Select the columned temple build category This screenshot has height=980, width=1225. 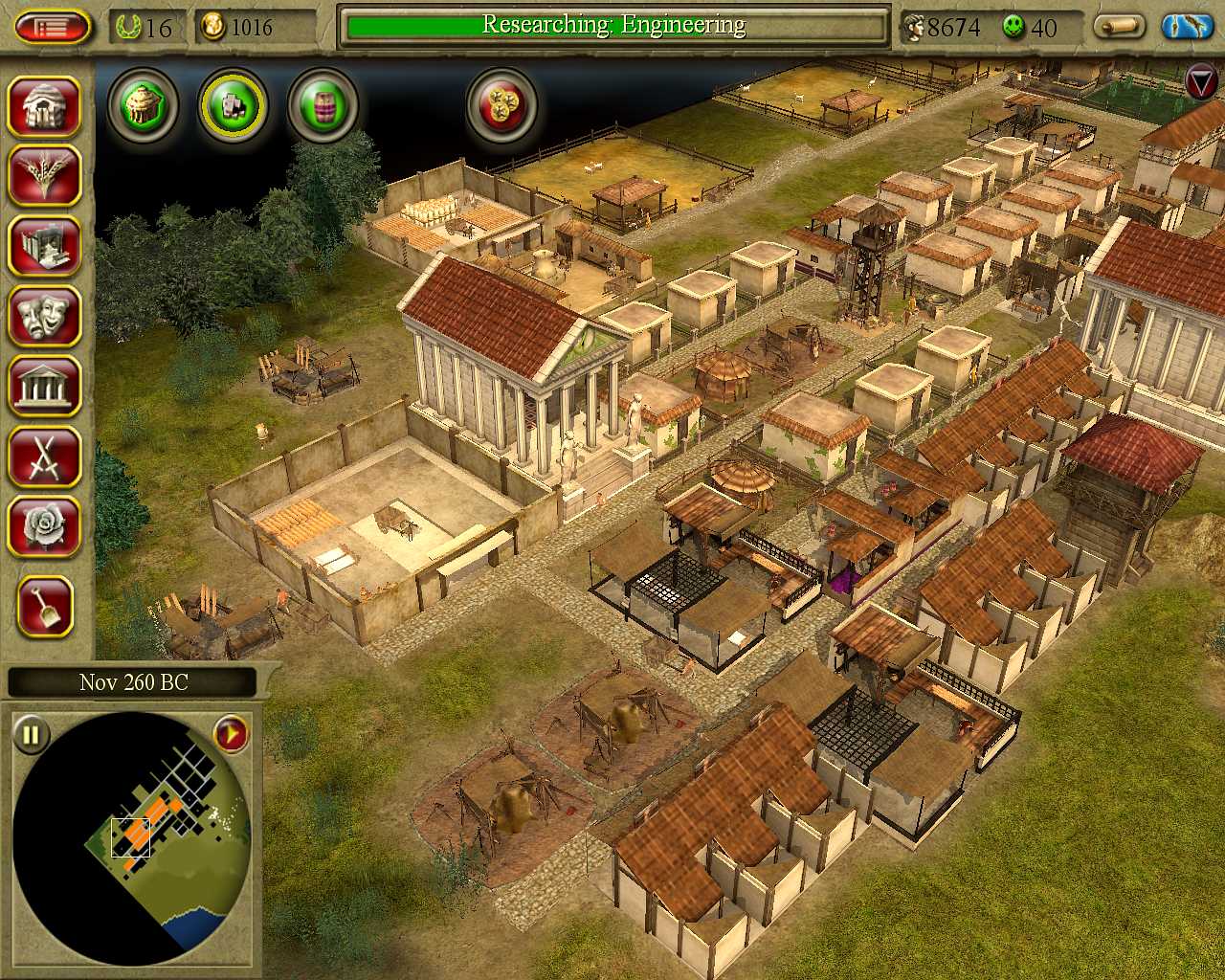click(x=44, y=386)
